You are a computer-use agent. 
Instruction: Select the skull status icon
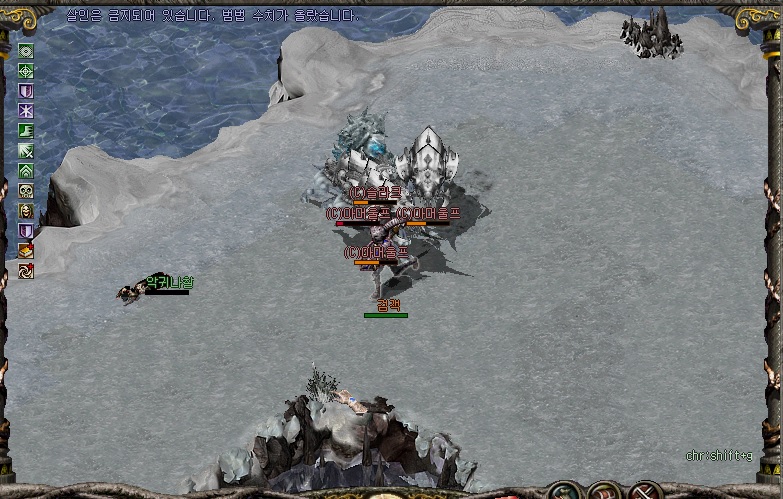point(26,191)
